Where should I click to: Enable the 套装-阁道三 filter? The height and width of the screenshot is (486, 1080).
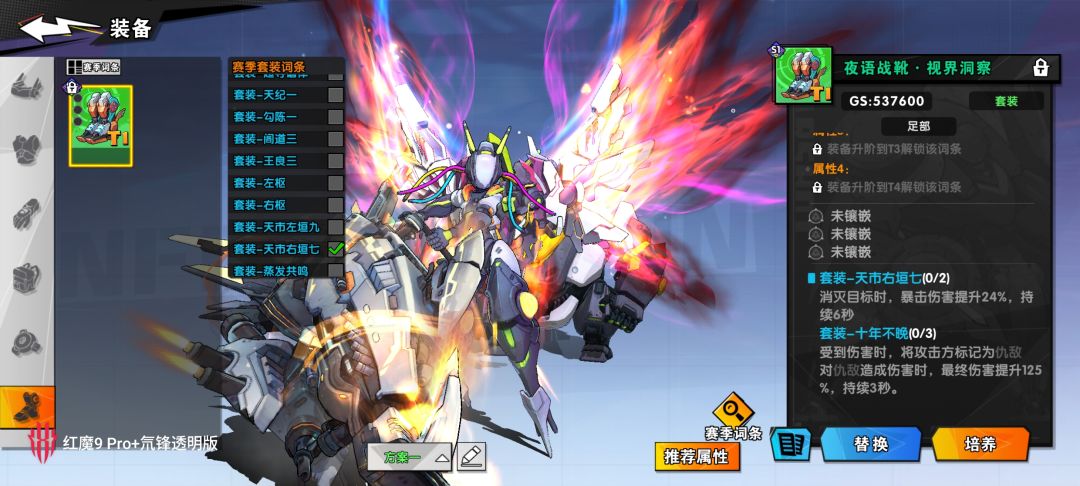pos(335,139)
